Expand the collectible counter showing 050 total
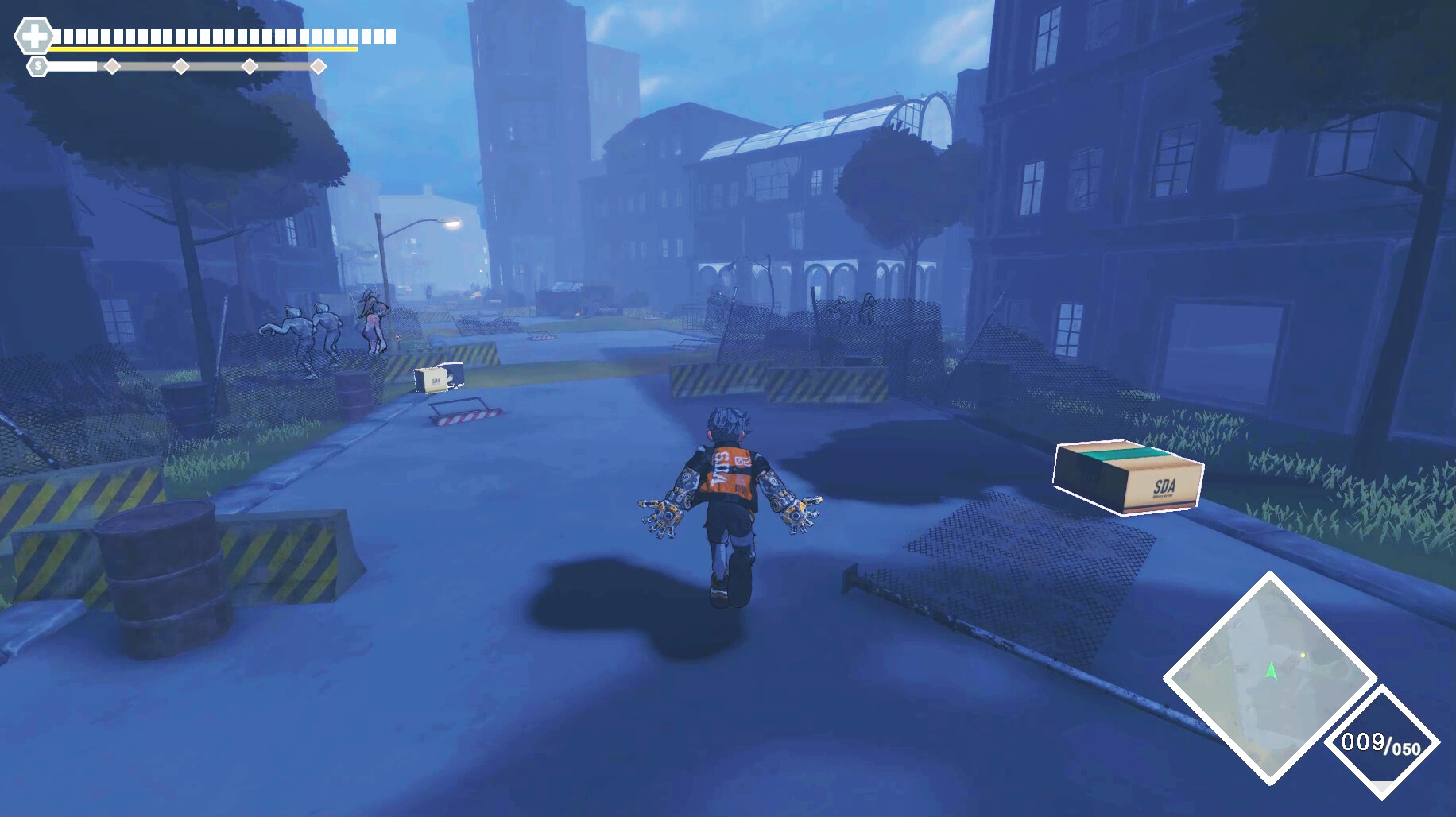 [1383, 744]
